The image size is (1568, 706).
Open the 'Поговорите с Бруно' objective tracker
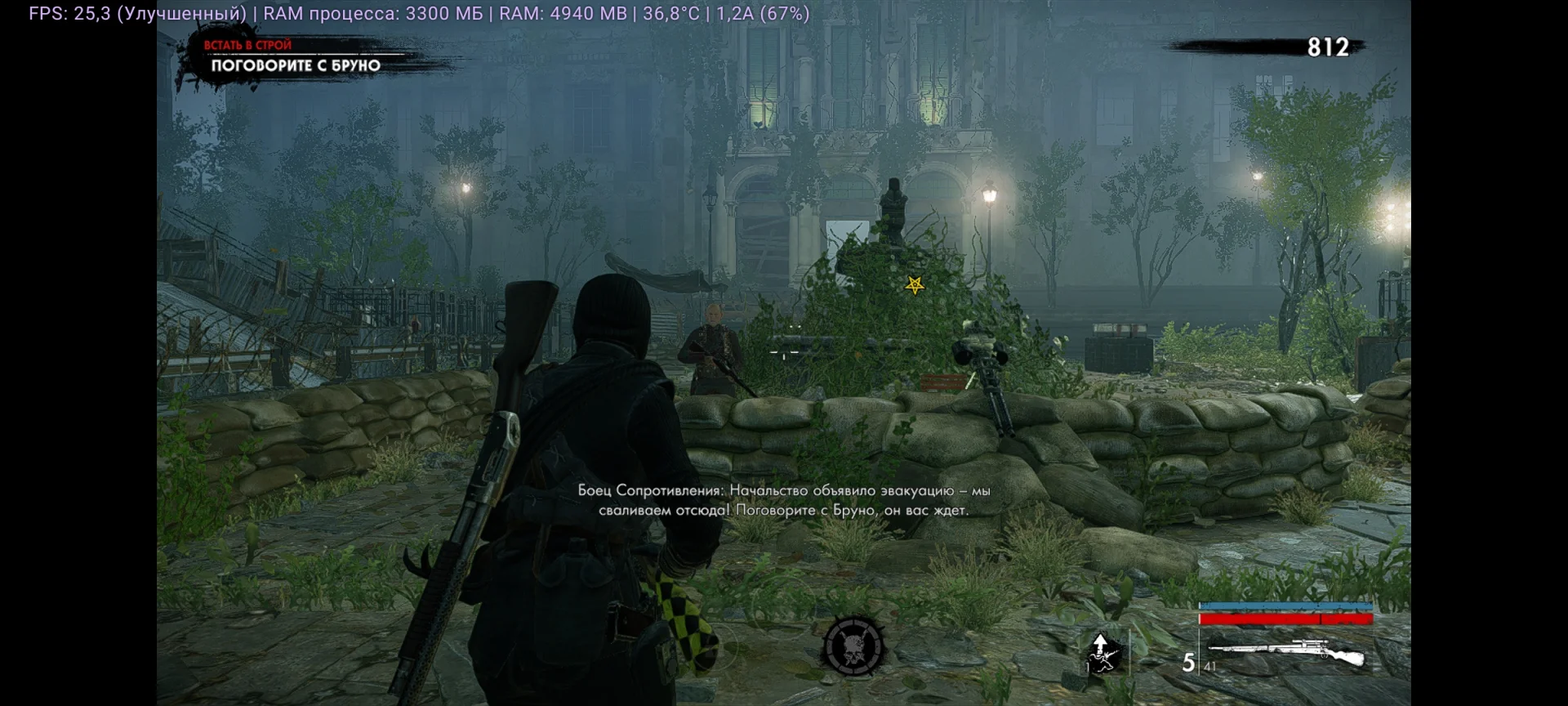pos(296,65)
